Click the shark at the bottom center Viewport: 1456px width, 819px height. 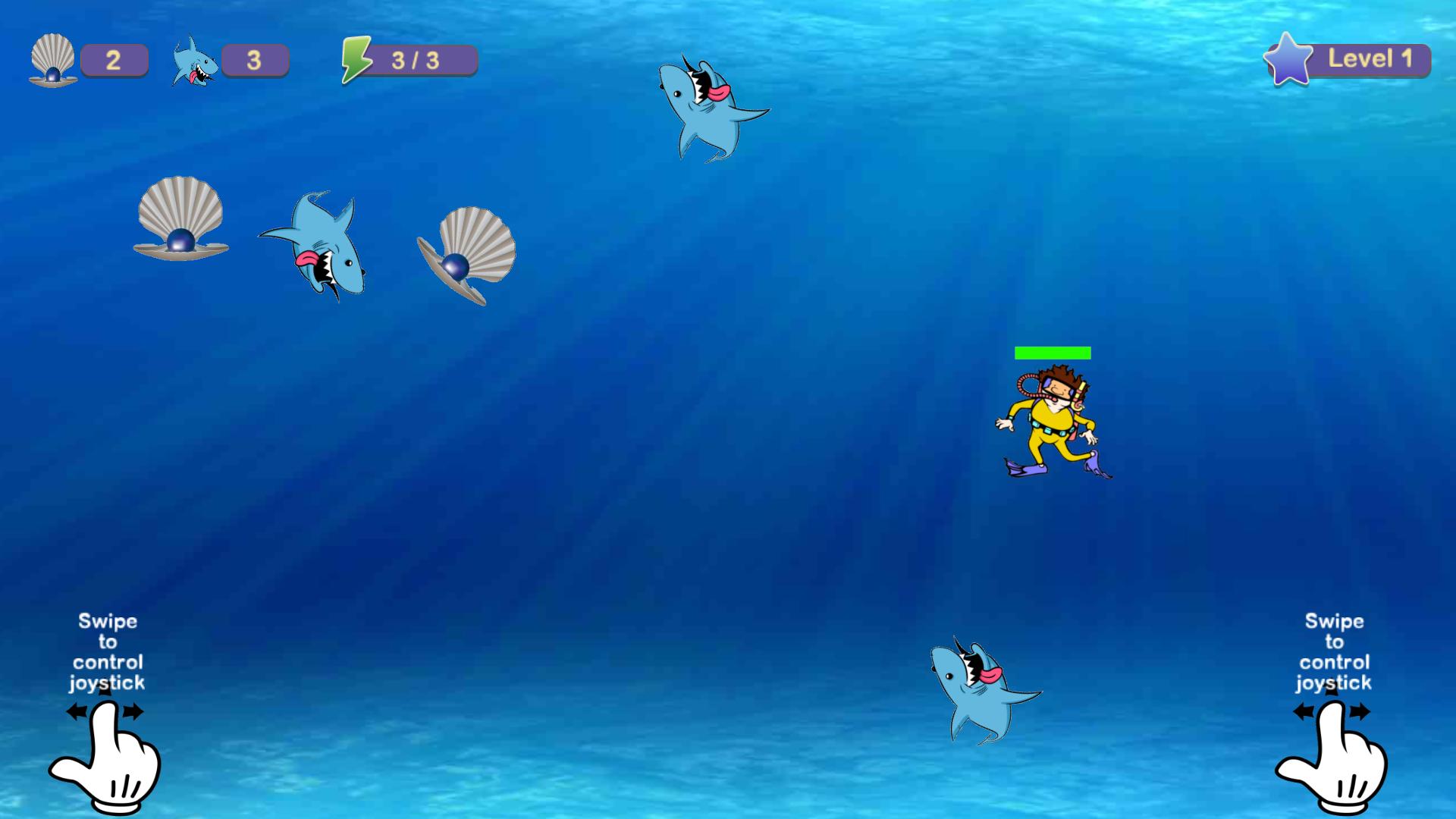coord(982,694)
